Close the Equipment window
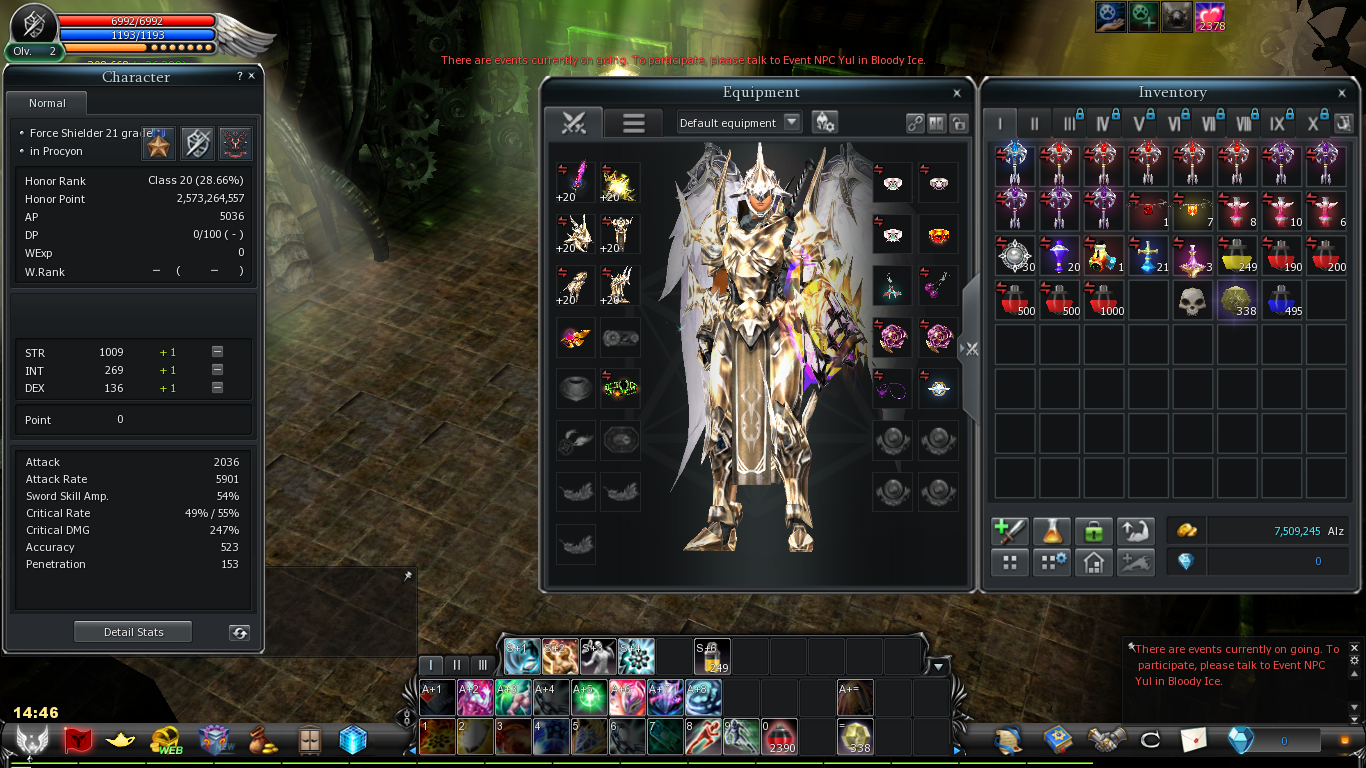Screen dimensions: 1366x768 [x=957, y=93]
